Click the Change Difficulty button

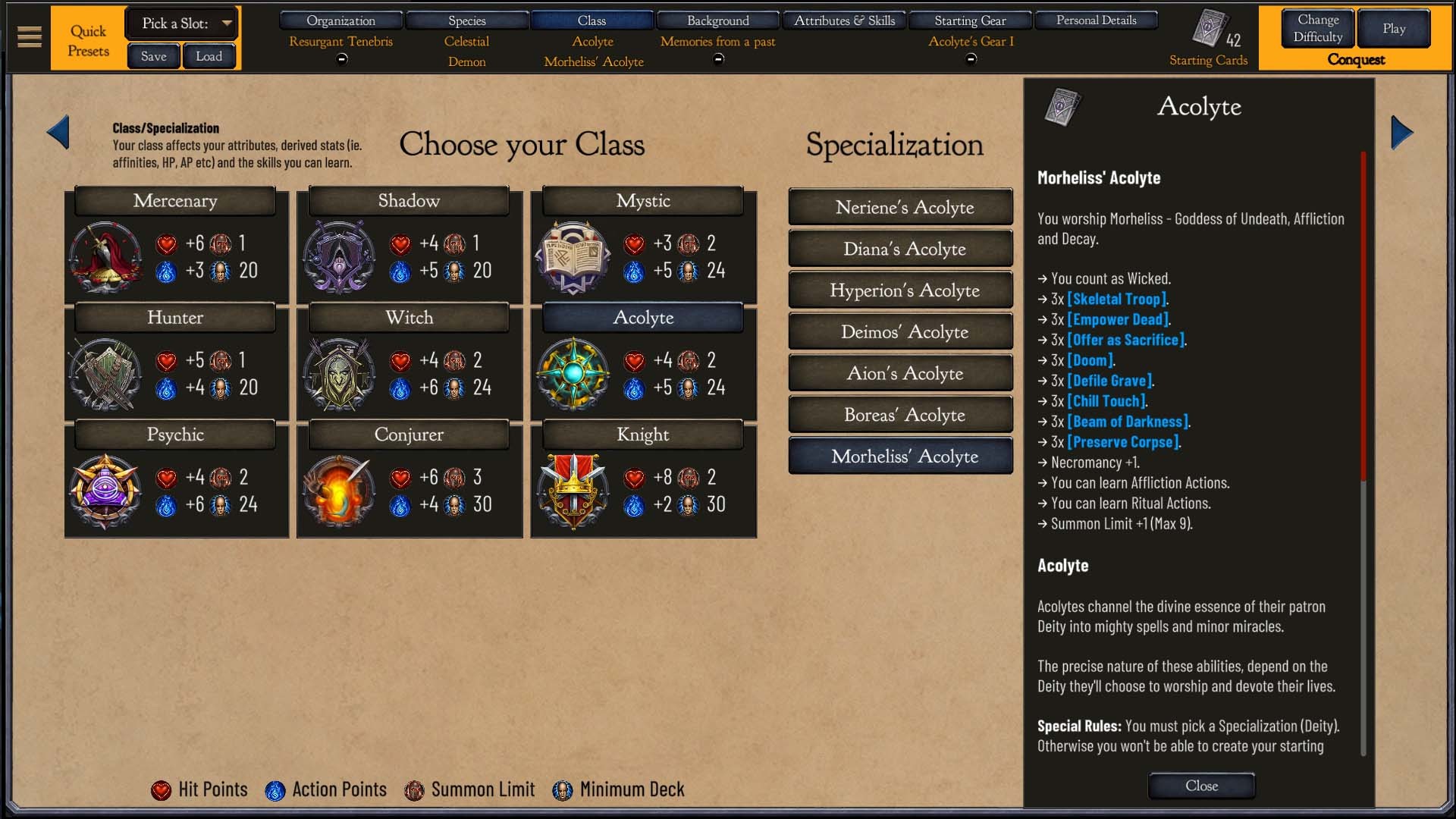click(x=1317, y=28)
